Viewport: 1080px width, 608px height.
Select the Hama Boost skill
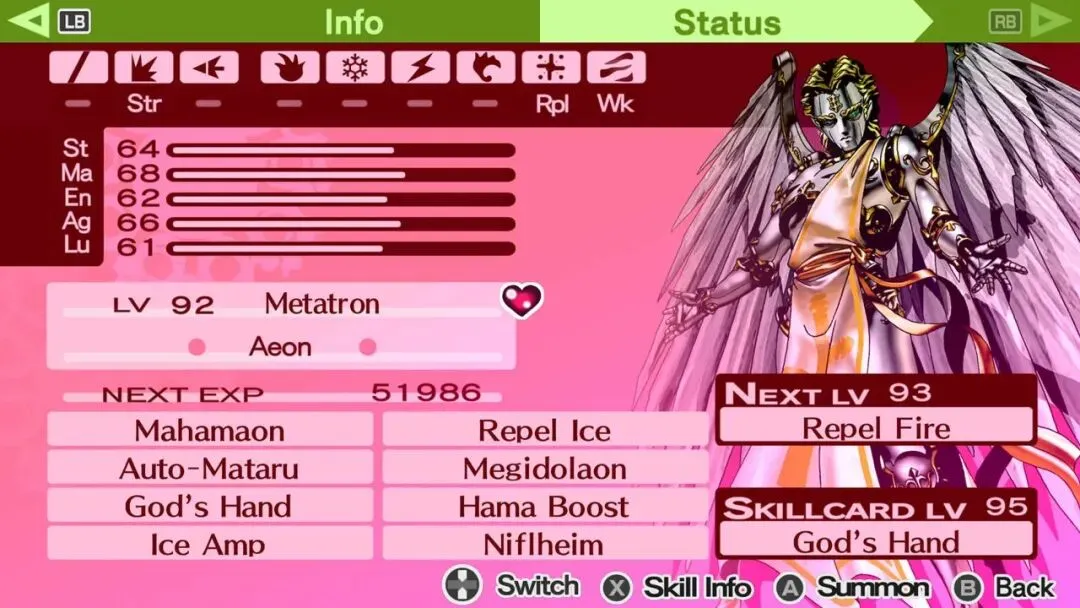(545, 506)
